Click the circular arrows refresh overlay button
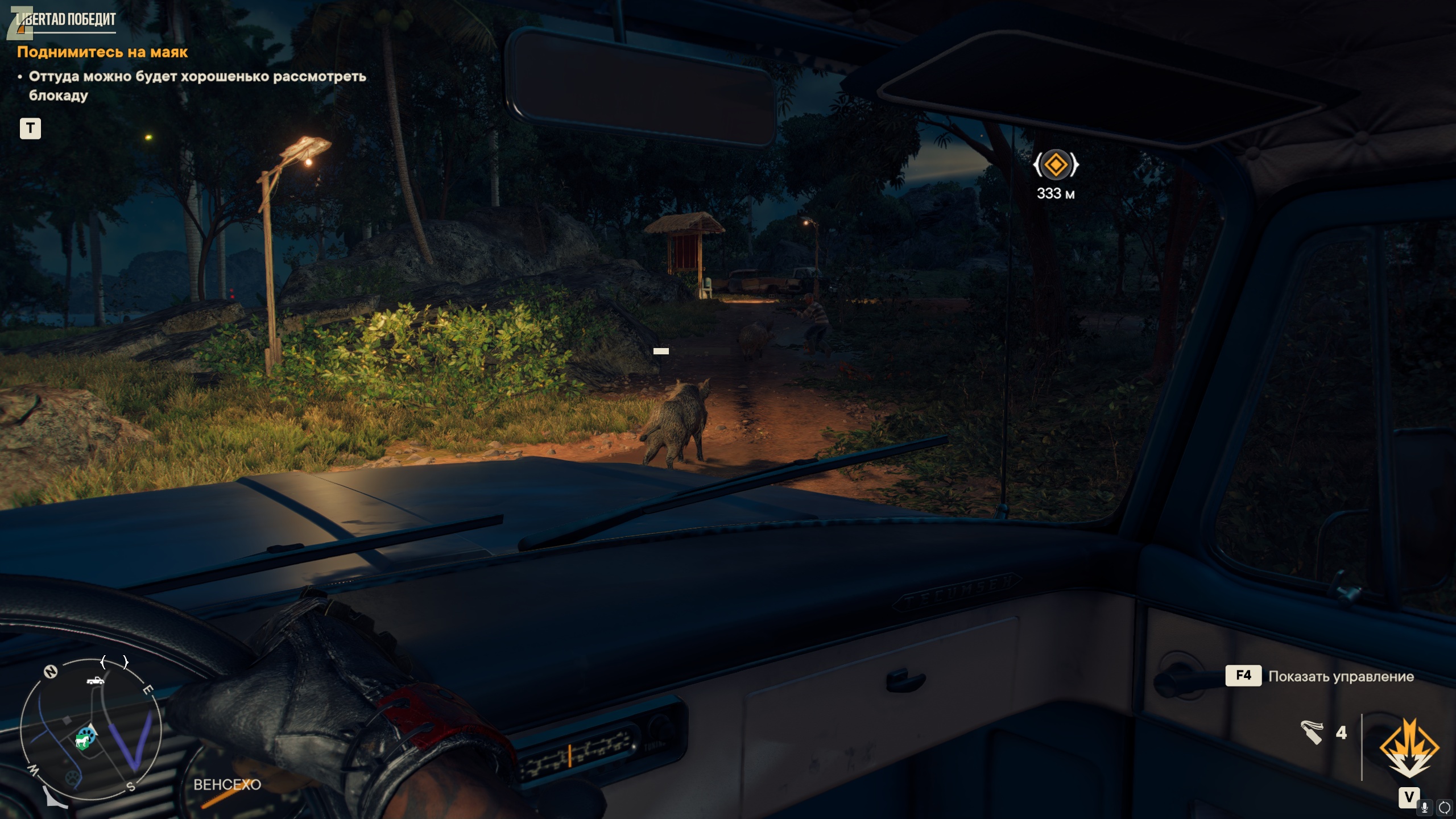The width and height of the screenshot is (1456, 819). (x=1444, y=807)
